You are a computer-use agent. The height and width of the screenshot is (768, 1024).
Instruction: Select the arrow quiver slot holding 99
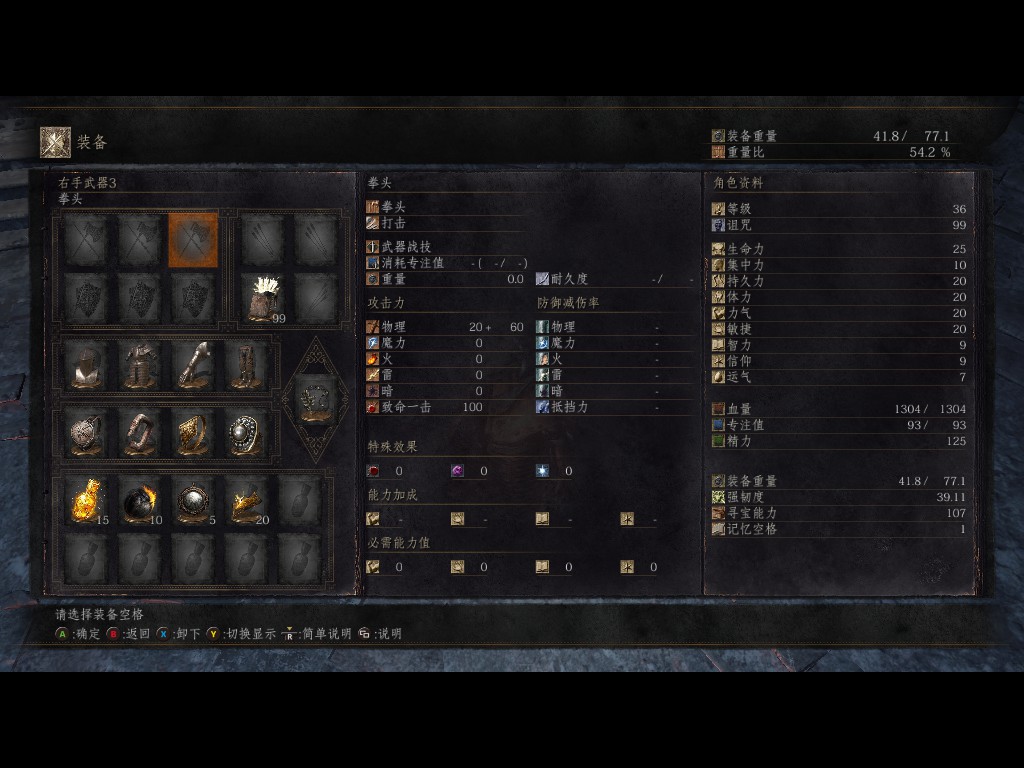coord(262,298)
